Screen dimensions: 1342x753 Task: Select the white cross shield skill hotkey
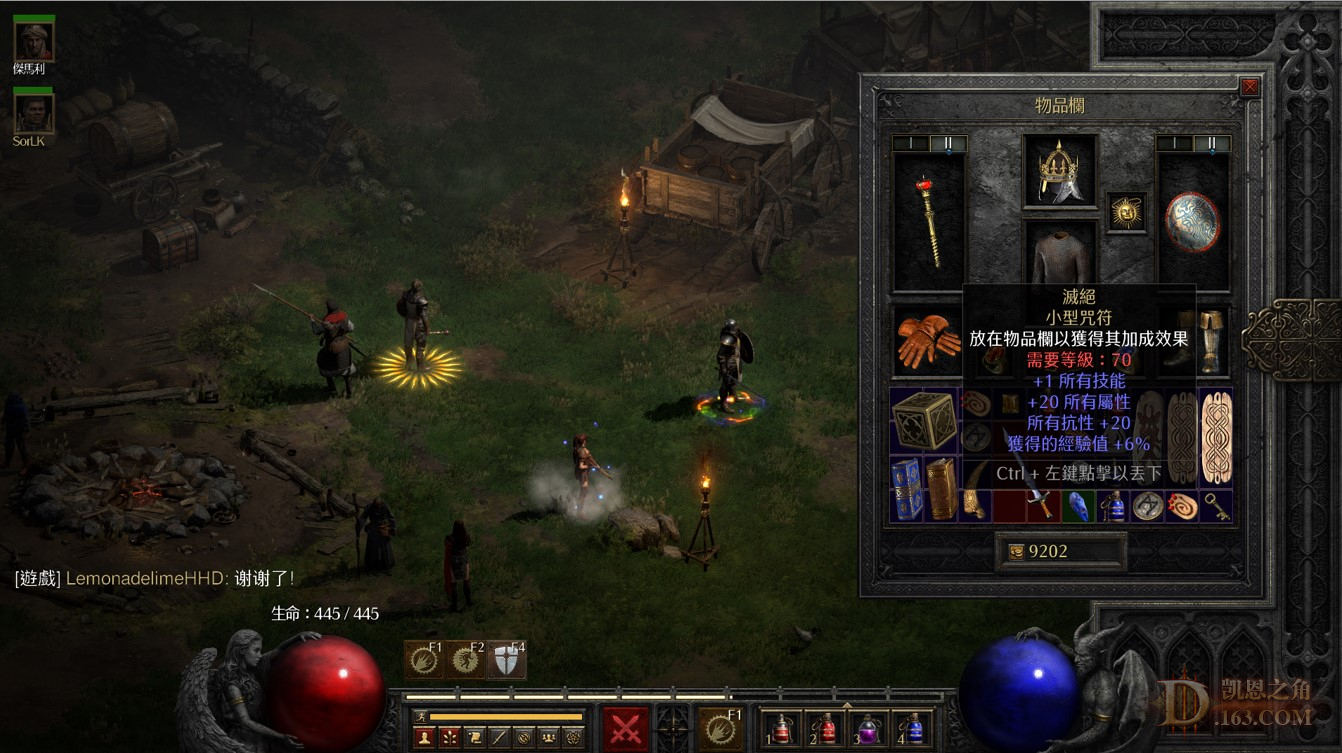tap(507, 660)
